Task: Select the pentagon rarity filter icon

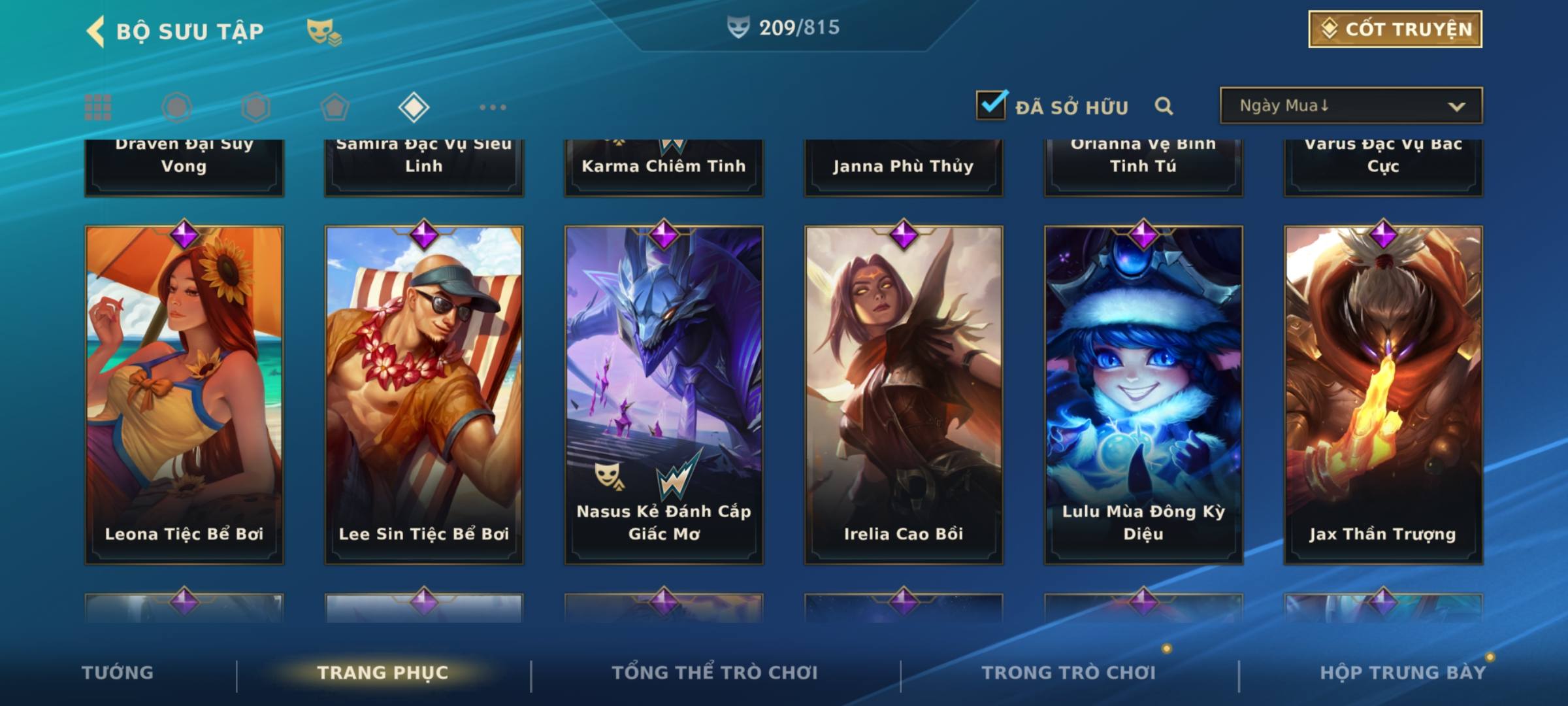Action: (x=335, y=107)
